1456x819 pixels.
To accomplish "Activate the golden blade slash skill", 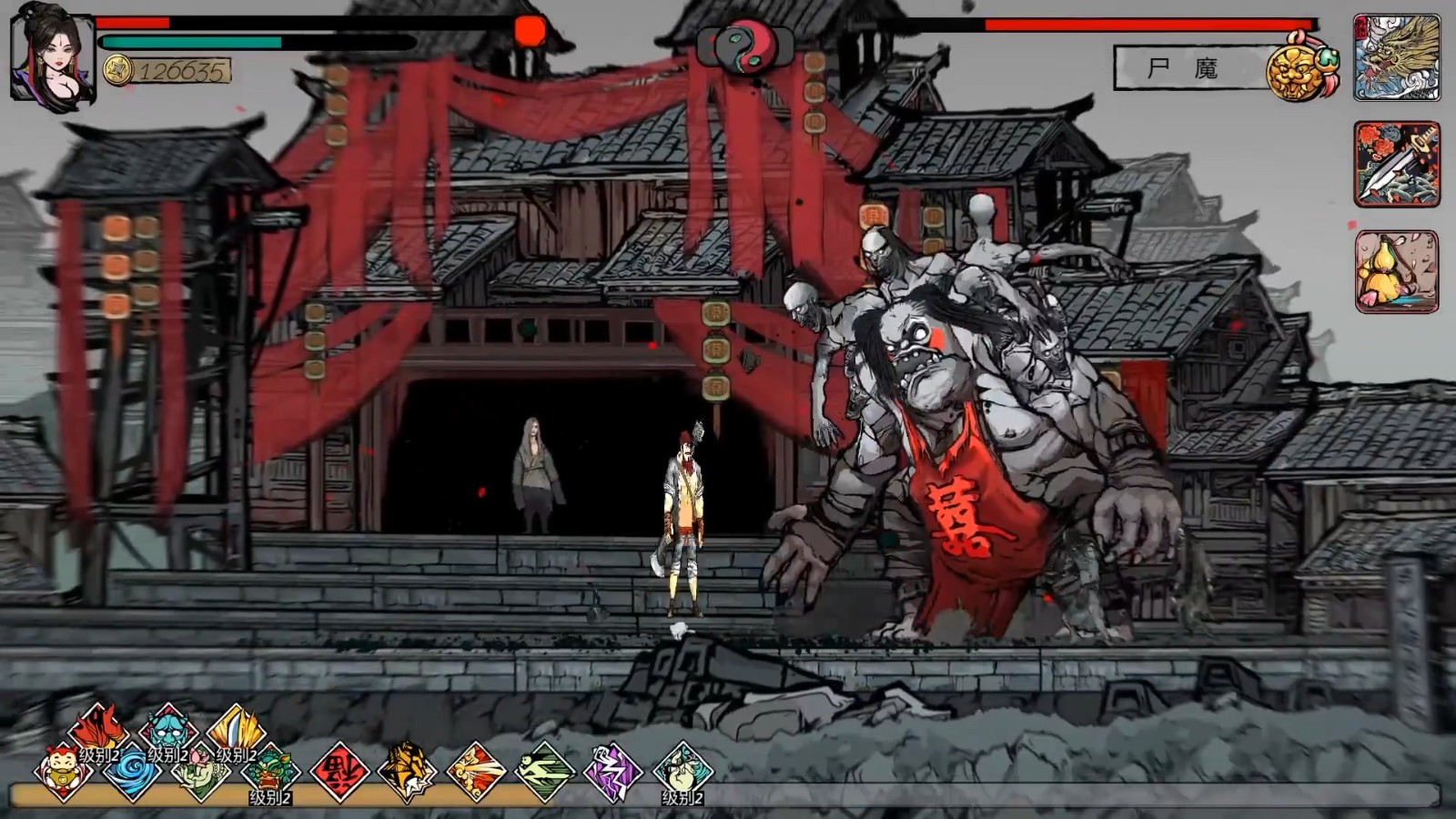I will [236, 729].
